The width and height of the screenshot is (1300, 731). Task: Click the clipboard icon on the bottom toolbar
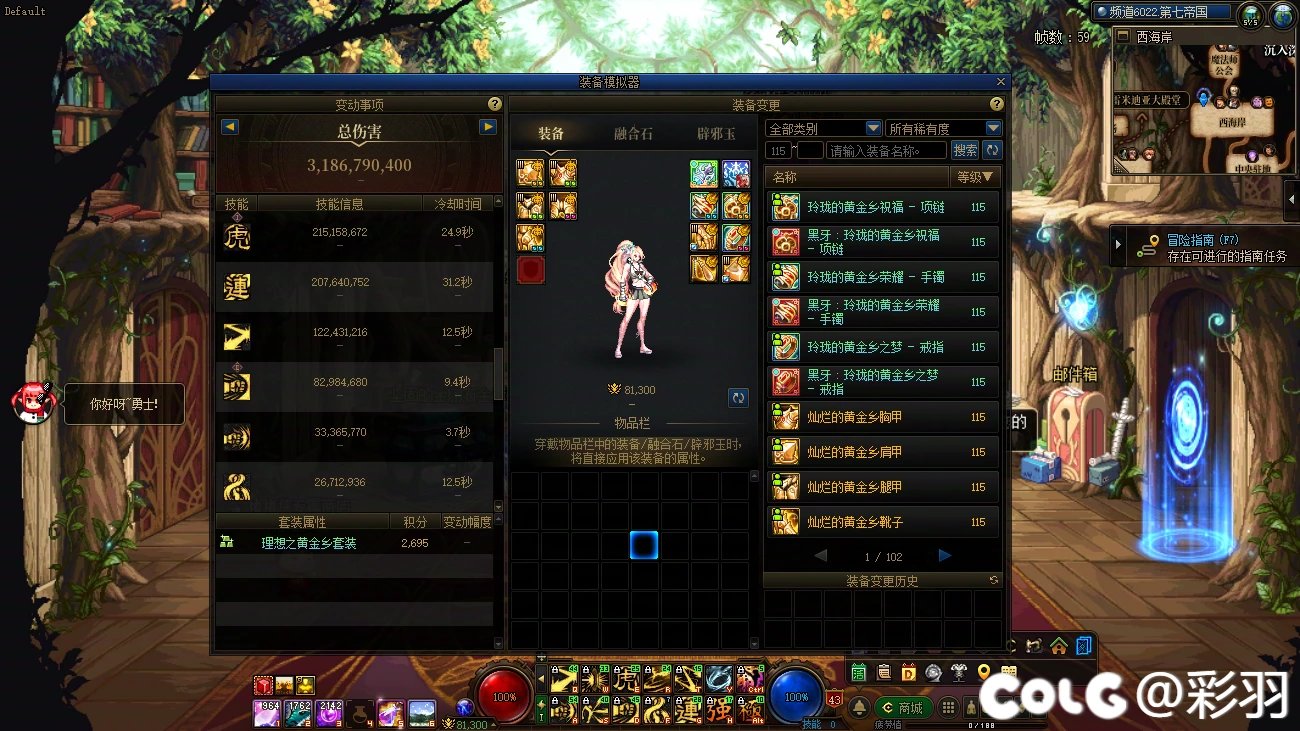884,672
